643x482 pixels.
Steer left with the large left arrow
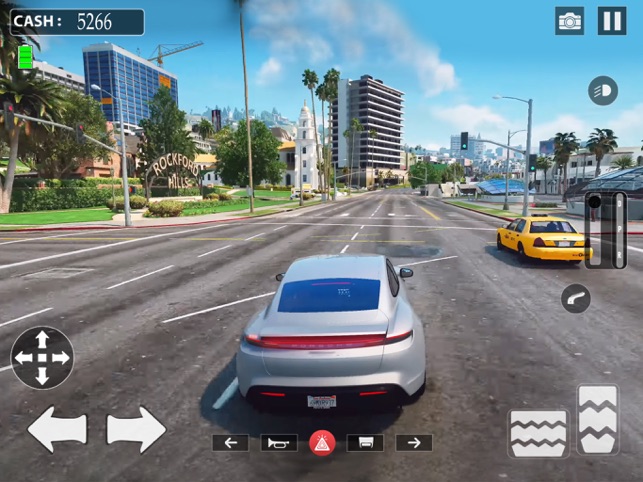click(56, 429)
